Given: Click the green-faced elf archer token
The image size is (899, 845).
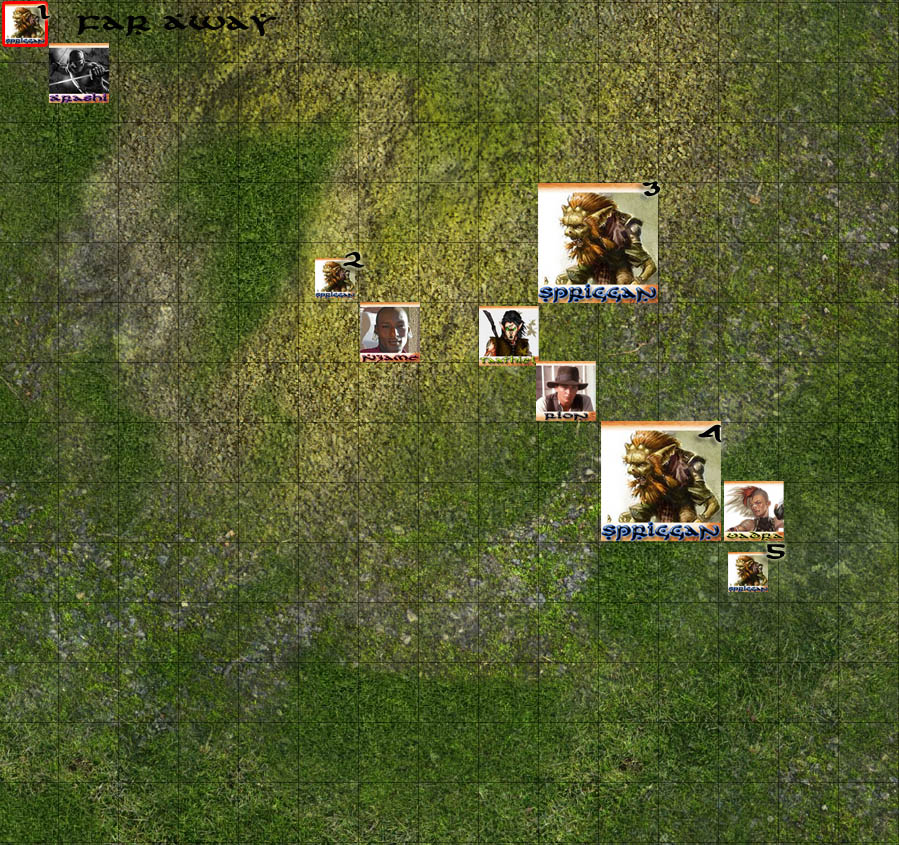Looking at the screenshot, I should click(508, 334).
